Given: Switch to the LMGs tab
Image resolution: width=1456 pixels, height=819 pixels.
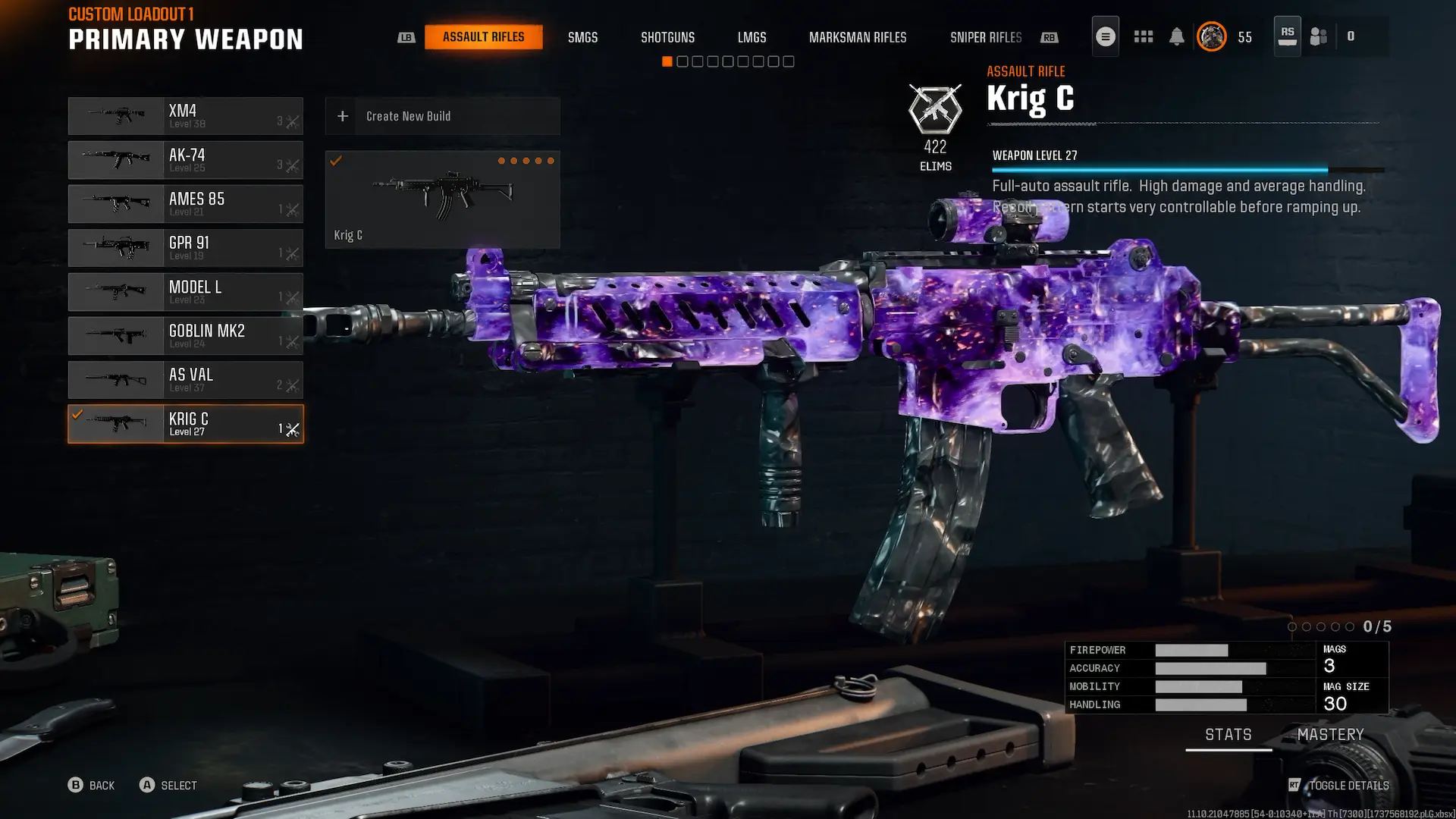Looking at the screenshot, I should coord(752,37).
